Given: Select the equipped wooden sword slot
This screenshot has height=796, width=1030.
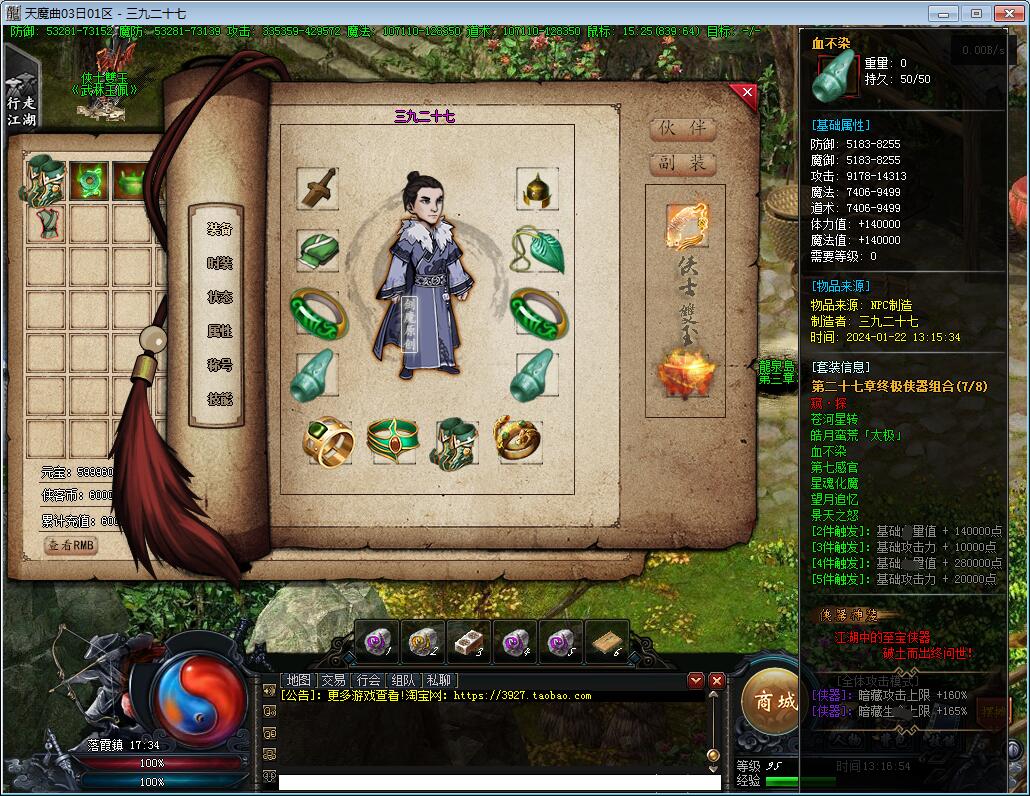Looking at the screenshot, I should tap(318, 188).
